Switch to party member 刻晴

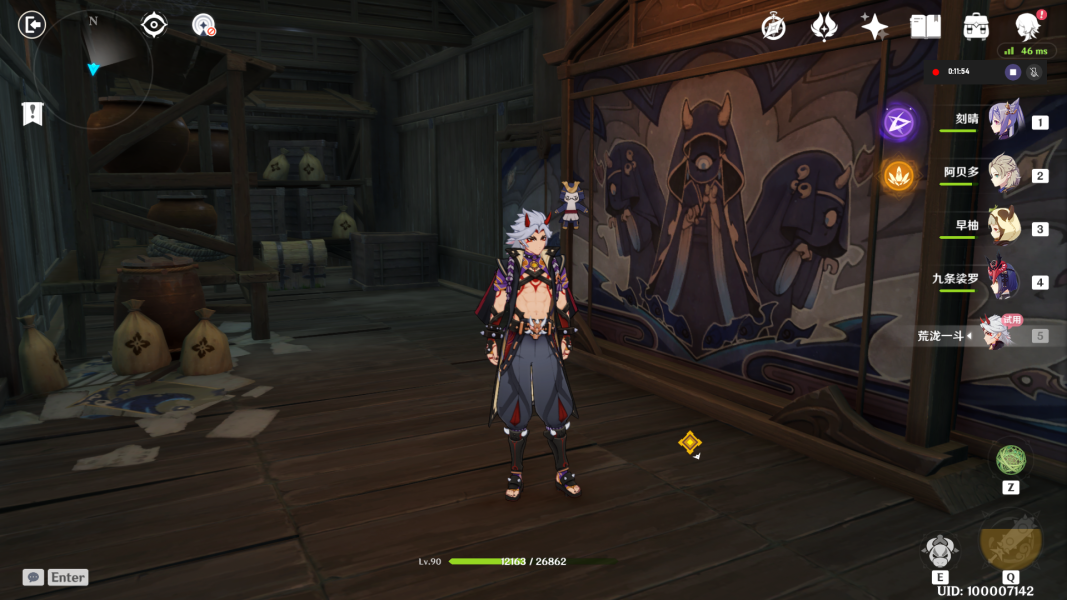tap(1003, 121)
